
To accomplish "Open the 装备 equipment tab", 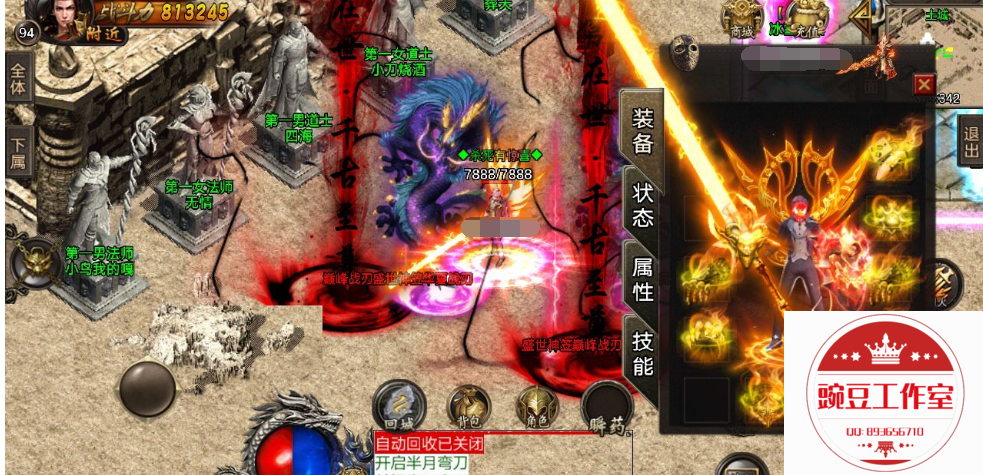I will (x=641, y=130).
